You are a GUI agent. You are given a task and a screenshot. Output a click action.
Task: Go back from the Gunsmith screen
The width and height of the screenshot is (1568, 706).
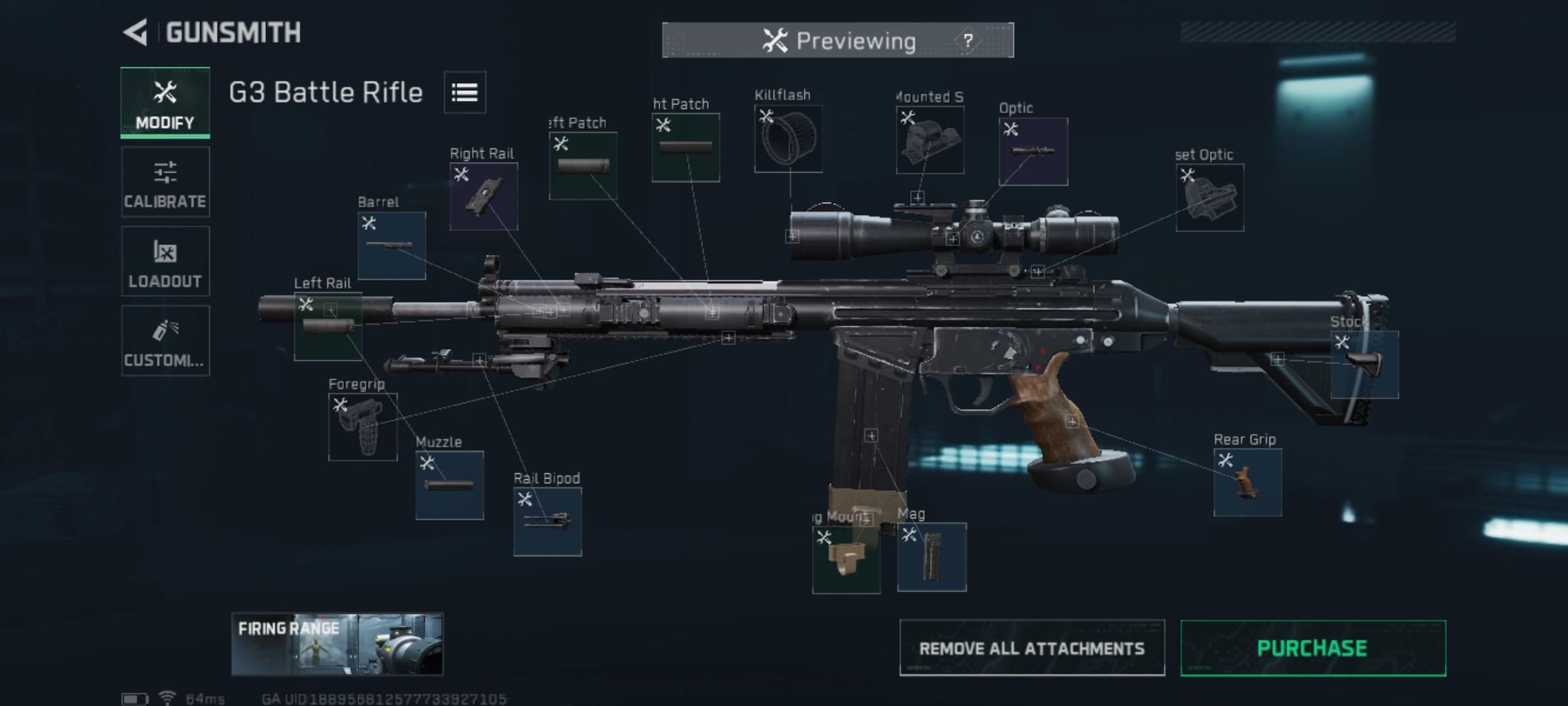click(x=136, y=33)
